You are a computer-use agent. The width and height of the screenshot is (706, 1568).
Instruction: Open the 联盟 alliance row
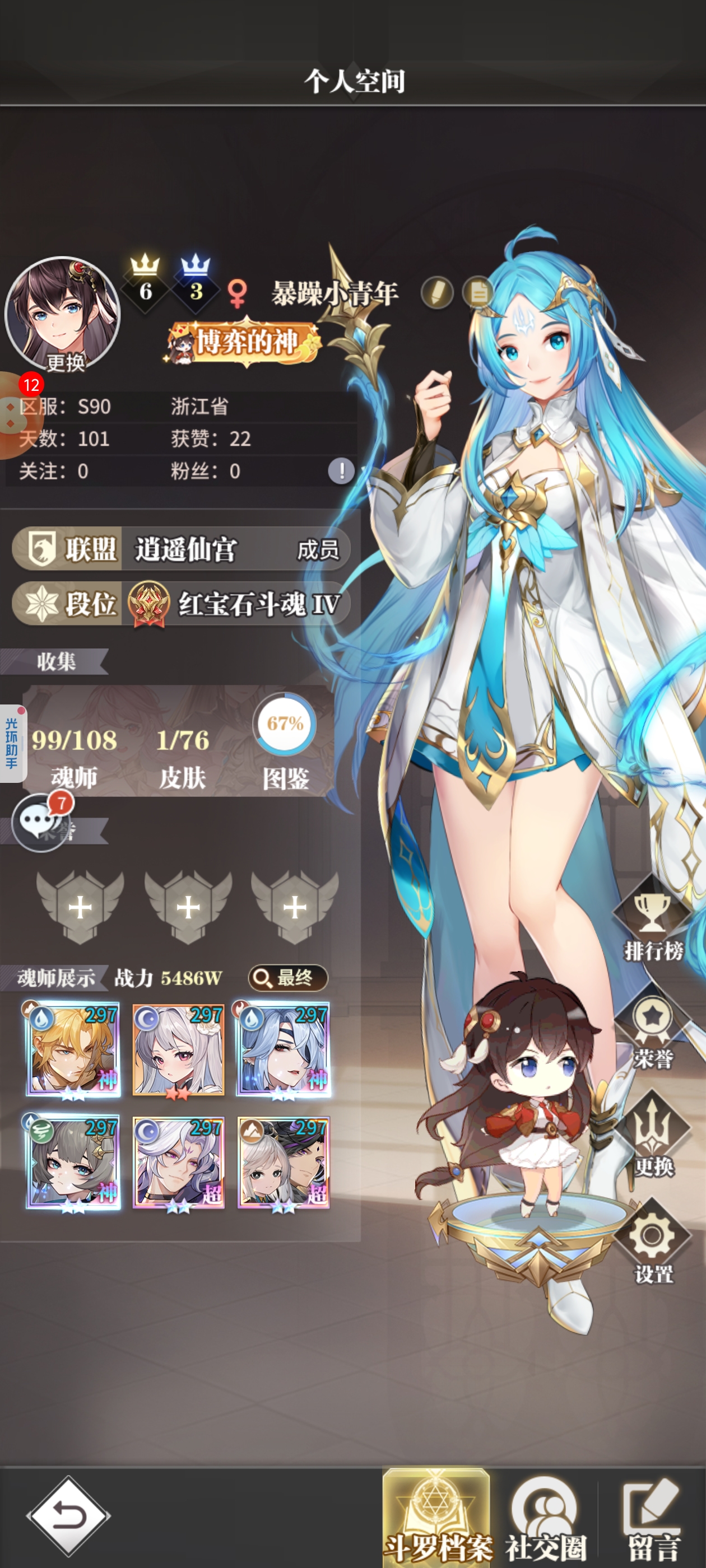coord(181,549)
